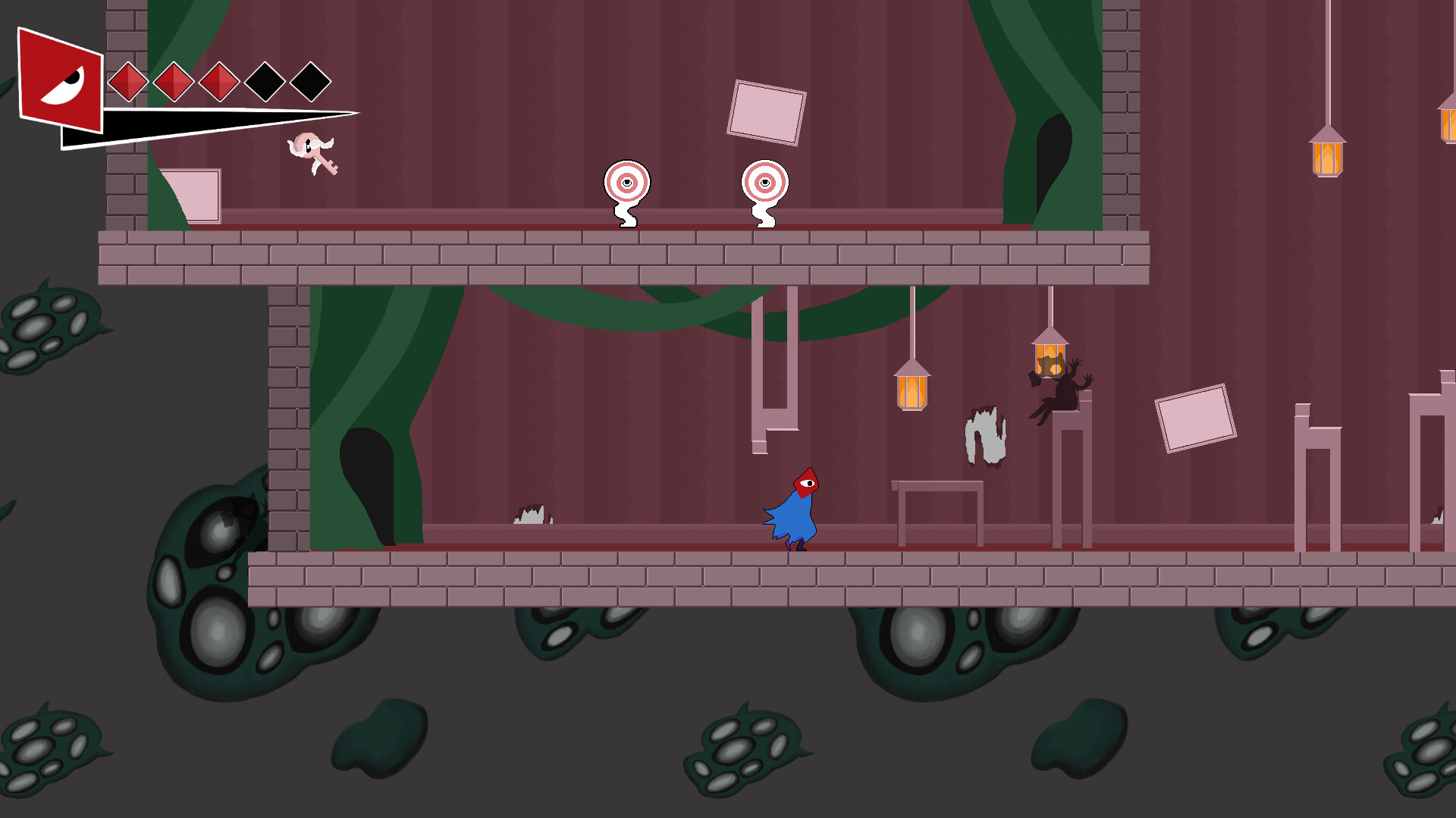Click the first empty black diamond
Image resolution: width=1456 pixels, height=818 pixels.
pyautogui.click(x=265, y=81)
